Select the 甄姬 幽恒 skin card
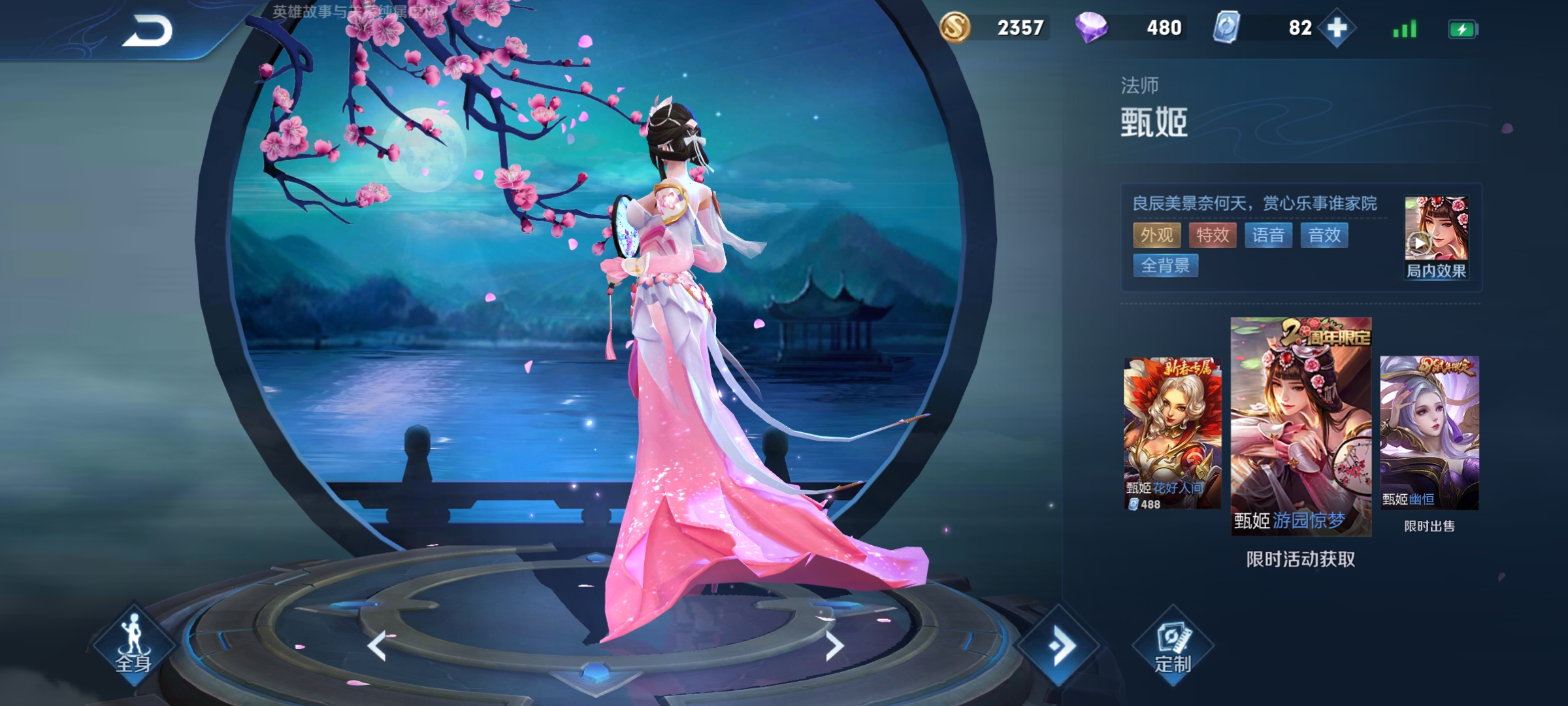Viewport: 1568px width, 706px height. click(1429, 433)
